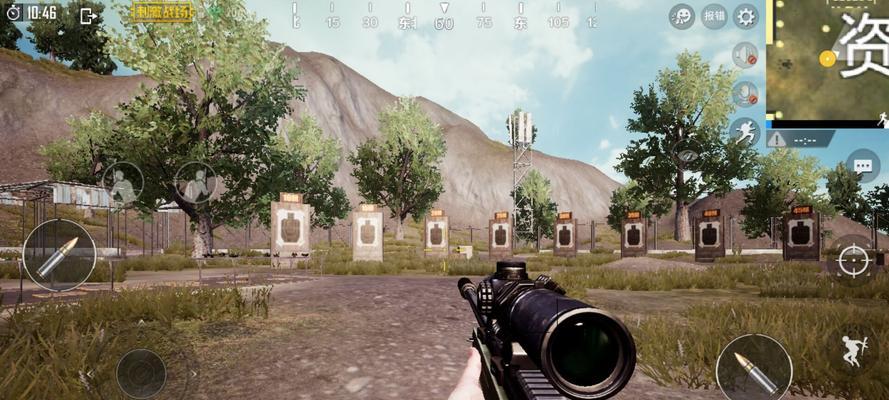Tap the jump figure button
The image size is (889, 400).
click(x=855, y=350)
